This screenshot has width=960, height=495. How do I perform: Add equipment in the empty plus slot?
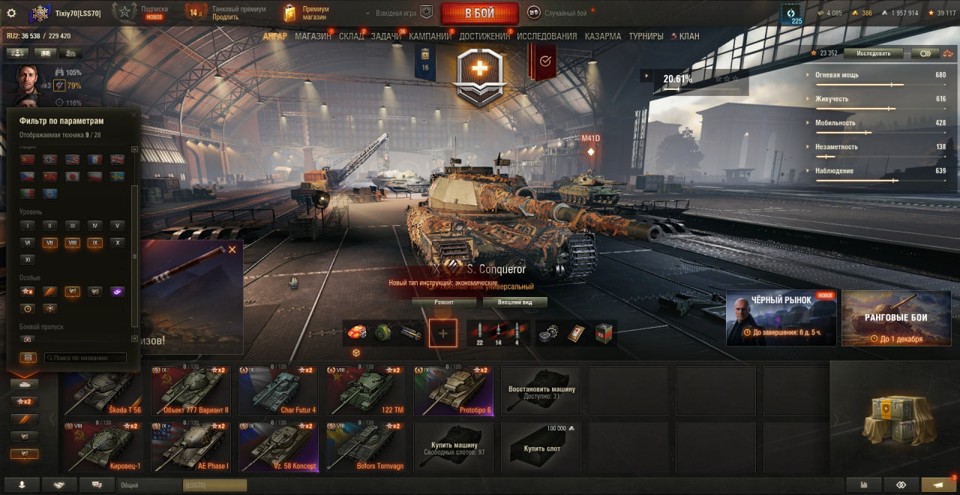click(x=443, y=333)
